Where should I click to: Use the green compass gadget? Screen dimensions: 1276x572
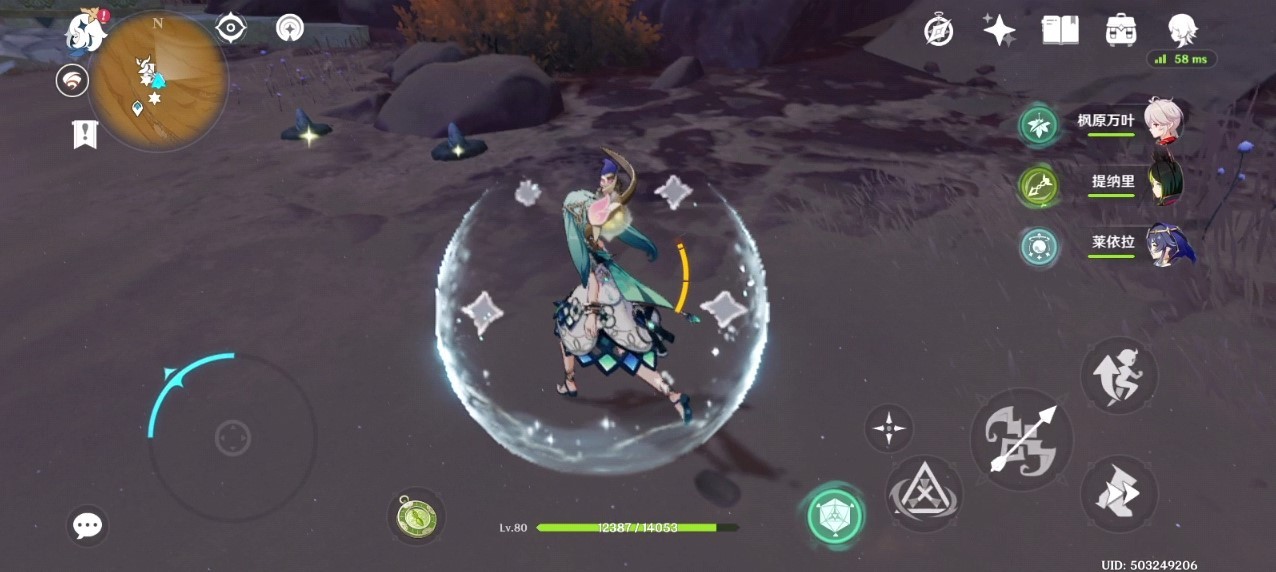(416, 516)
